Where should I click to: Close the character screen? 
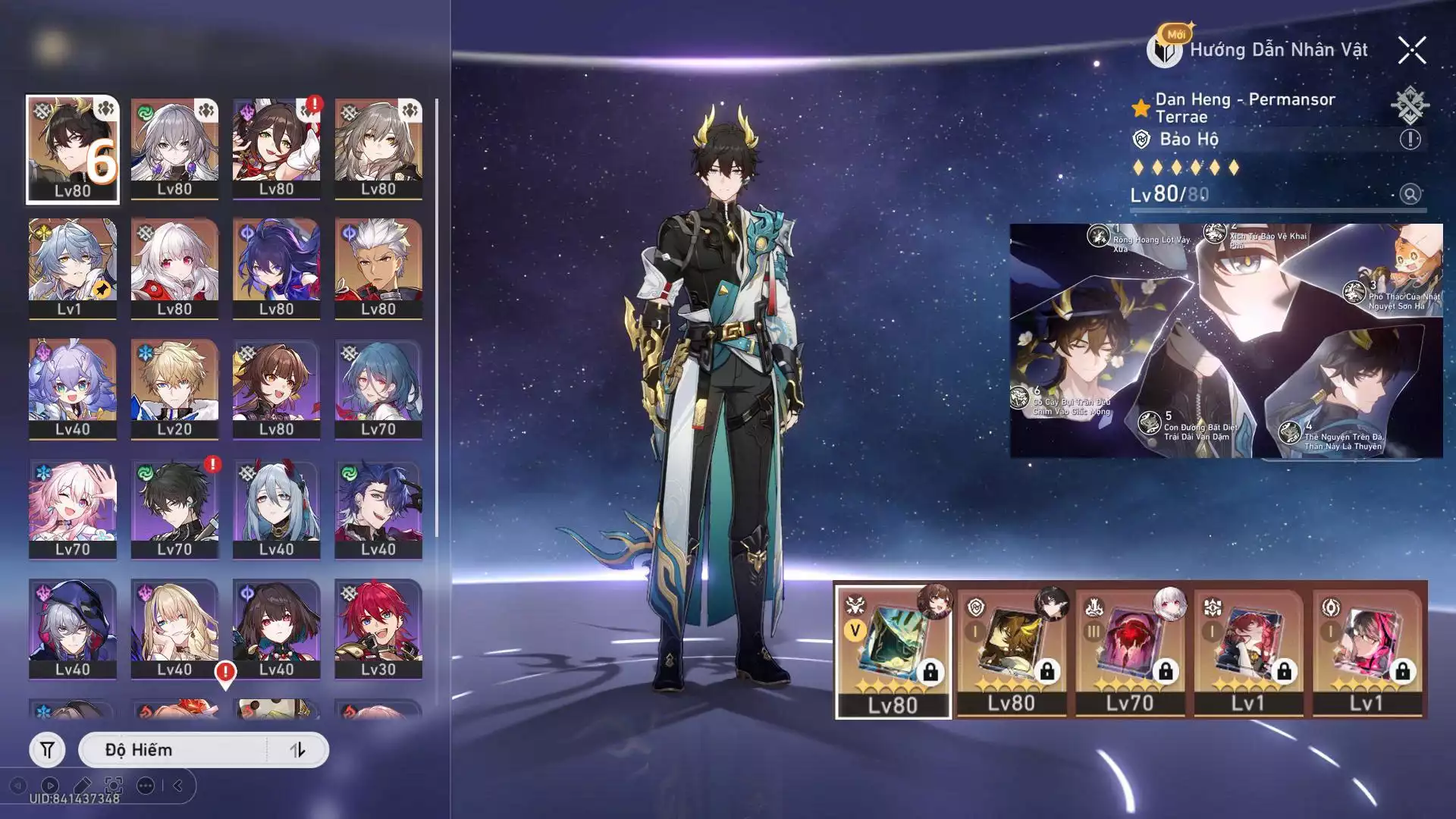point(1411,51)
